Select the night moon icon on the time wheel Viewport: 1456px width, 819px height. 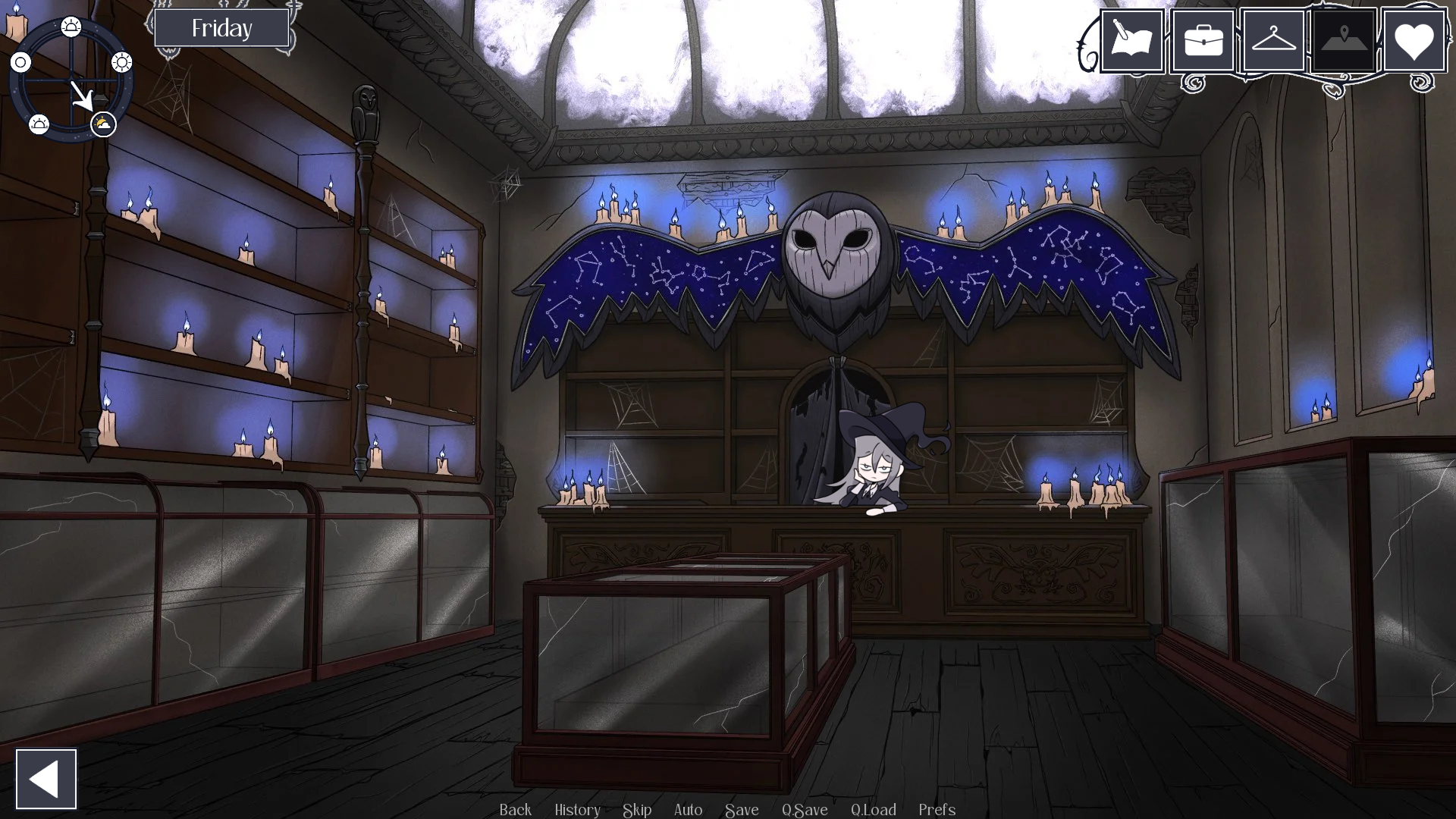click(x=23, y=62)
